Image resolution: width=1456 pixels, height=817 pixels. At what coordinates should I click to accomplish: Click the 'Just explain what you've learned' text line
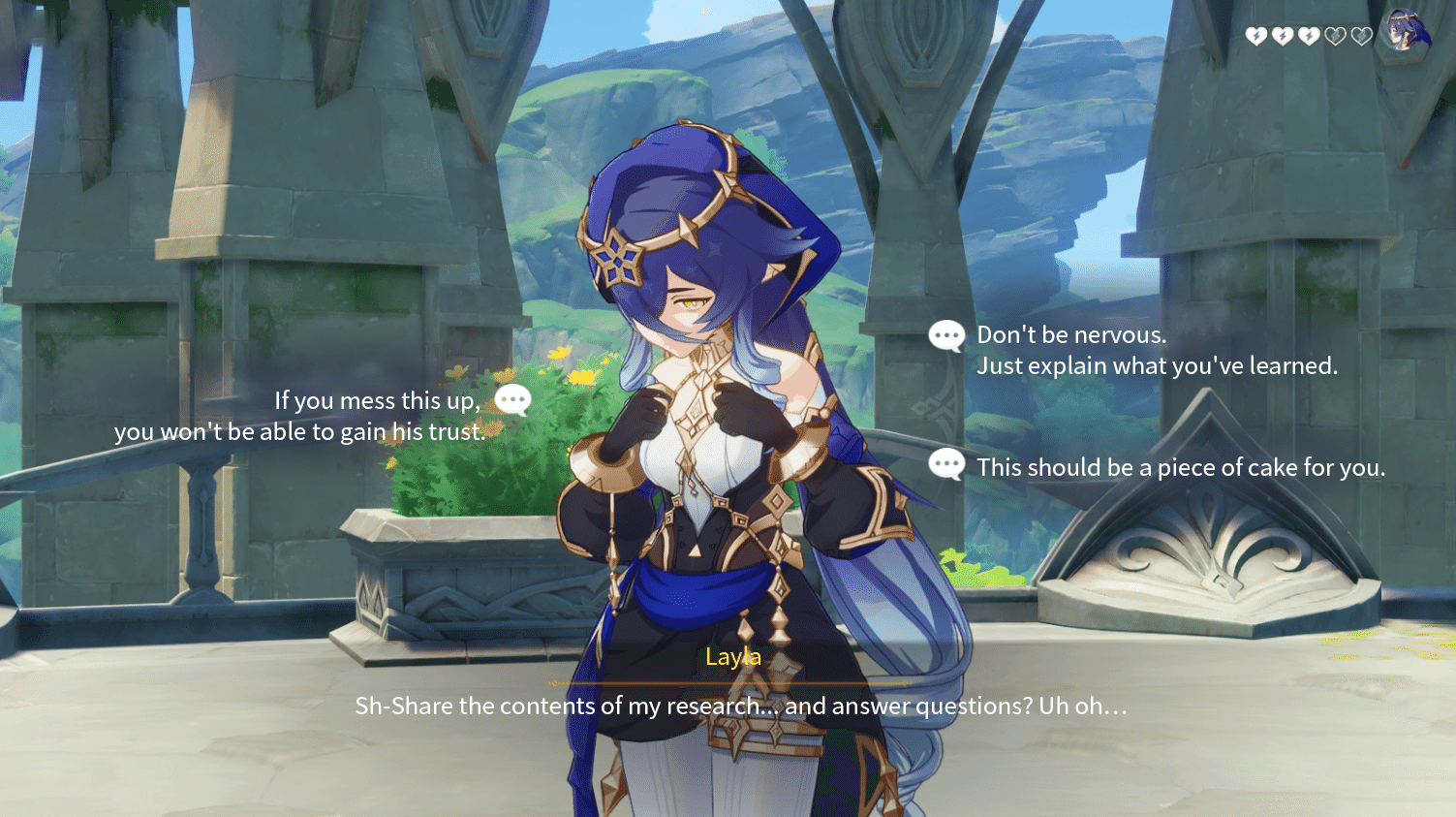[1160, 365]
